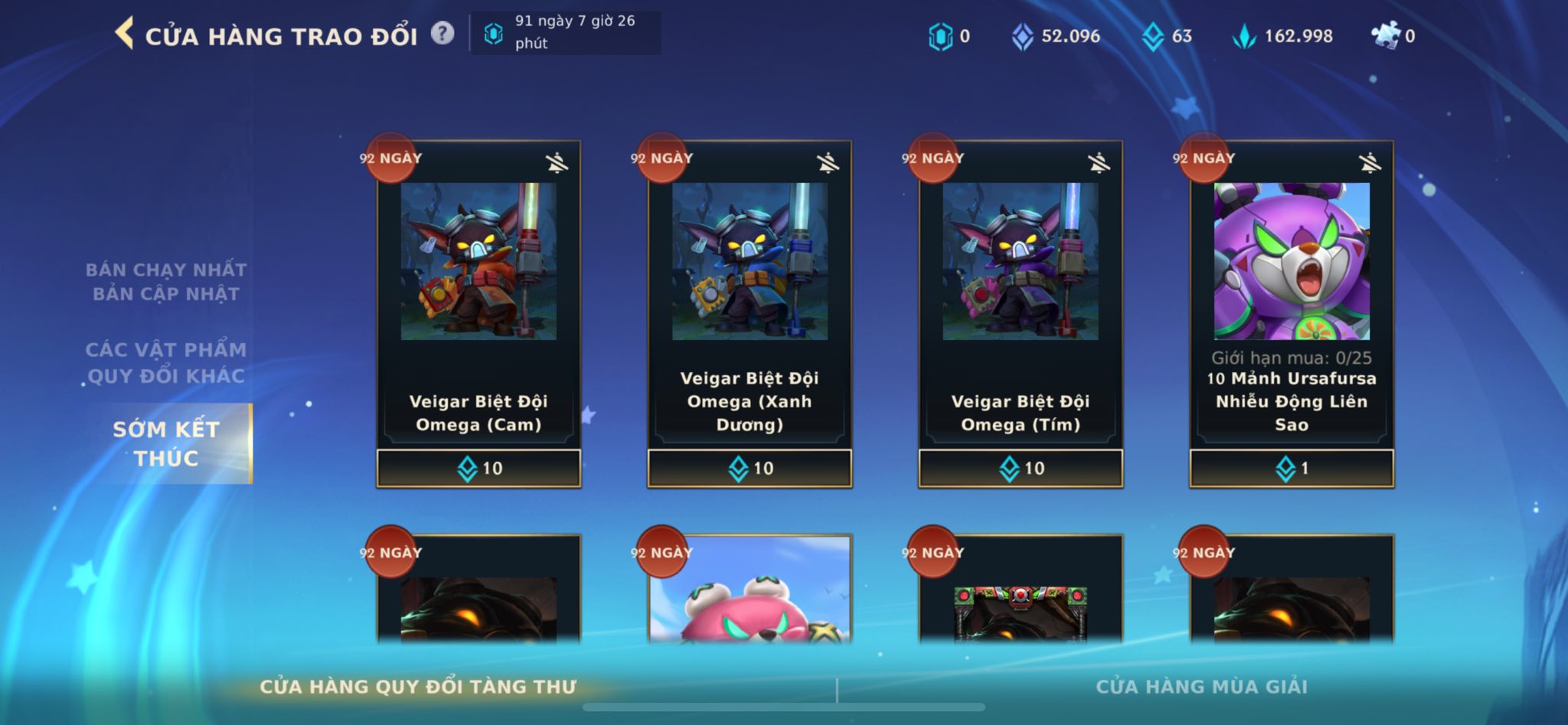The height and width of the screenshot is (725, 1568).
Task: Buy Ursafursa shards for 1
Action: click(x=1292, y=469)
